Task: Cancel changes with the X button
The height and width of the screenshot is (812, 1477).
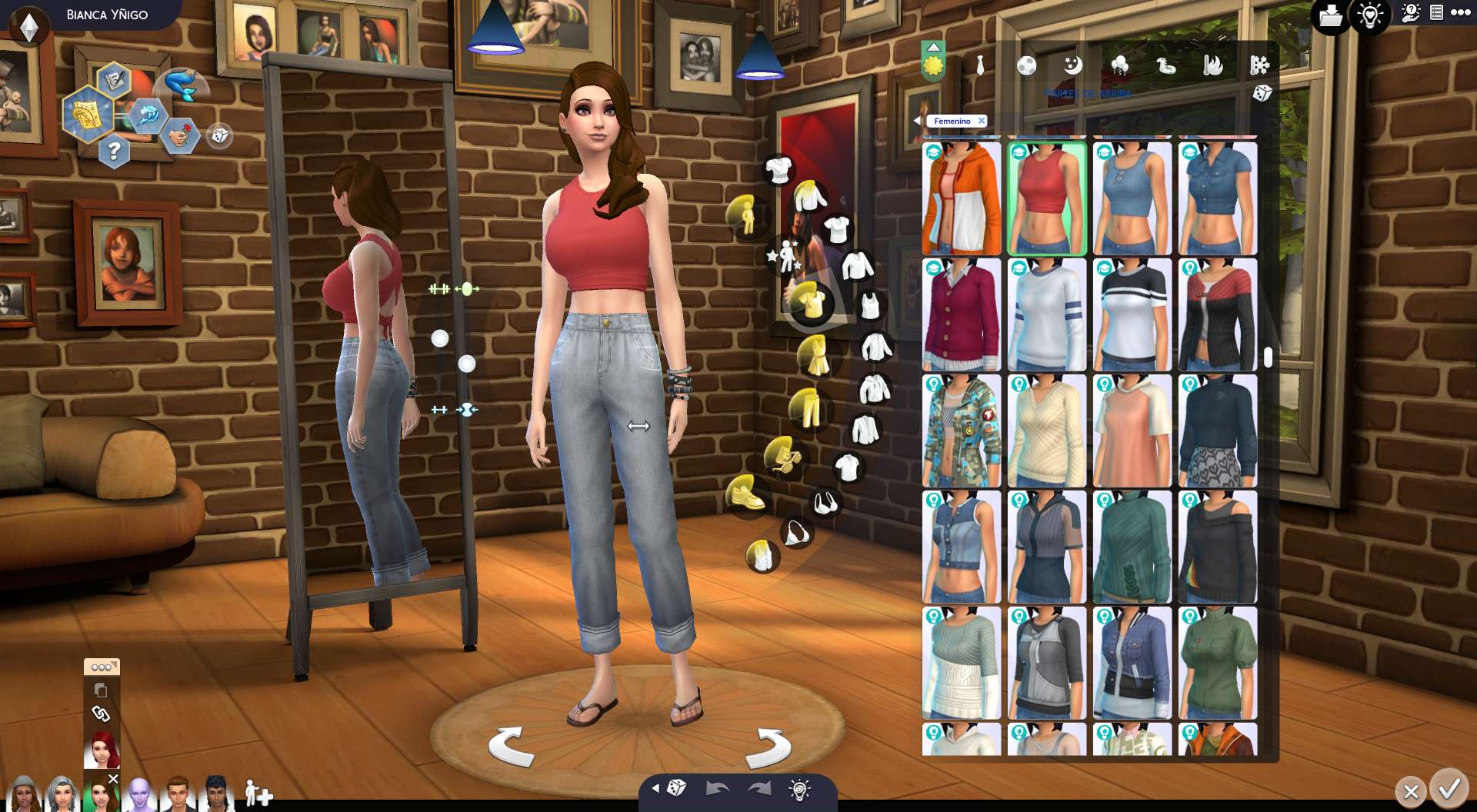Action: pos(1411,791)
